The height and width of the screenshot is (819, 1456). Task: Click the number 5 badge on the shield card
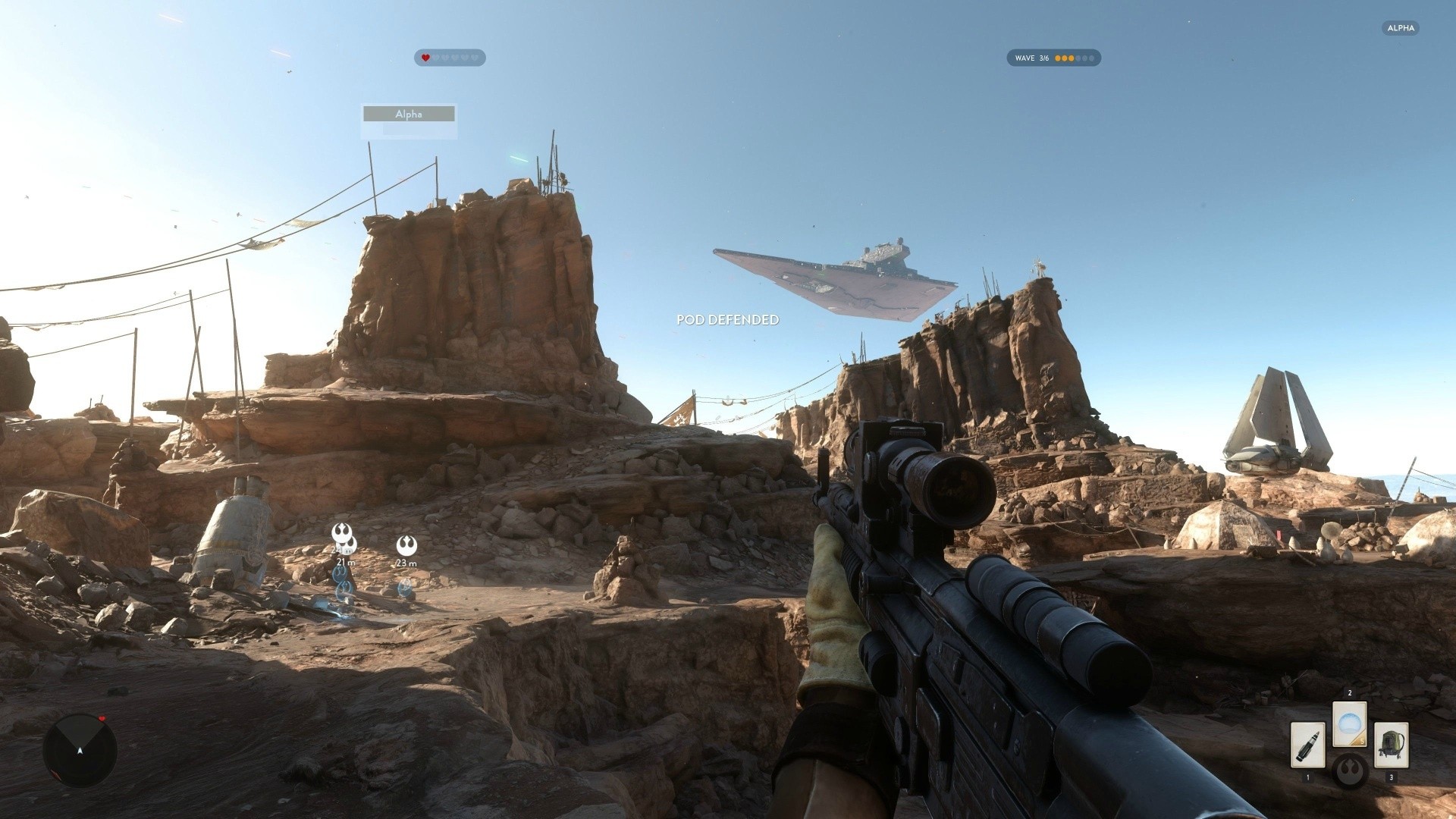click(x=1362, y=741)
